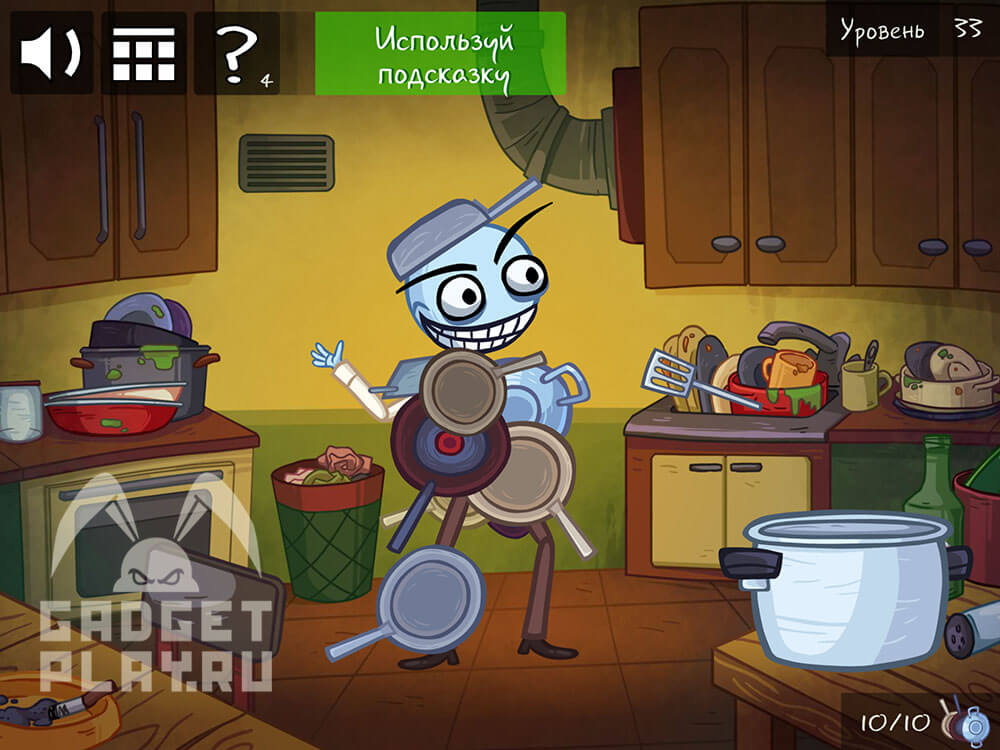Toggle the sound speaker button
Image resolution: width=1000 pixels, height=750 pixels.
(51, 54)
